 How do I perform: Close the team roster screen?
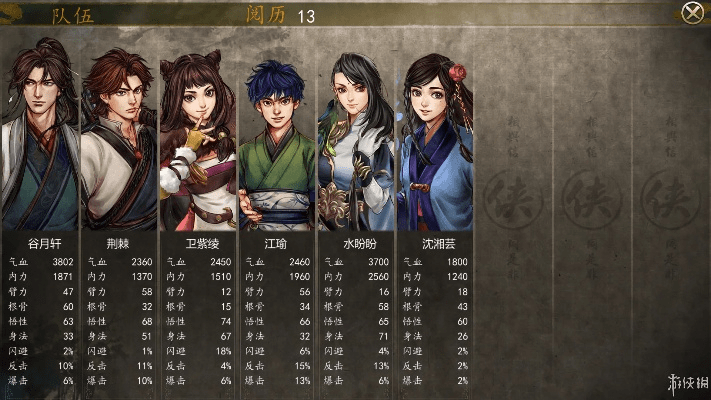(x=691, y=13)
